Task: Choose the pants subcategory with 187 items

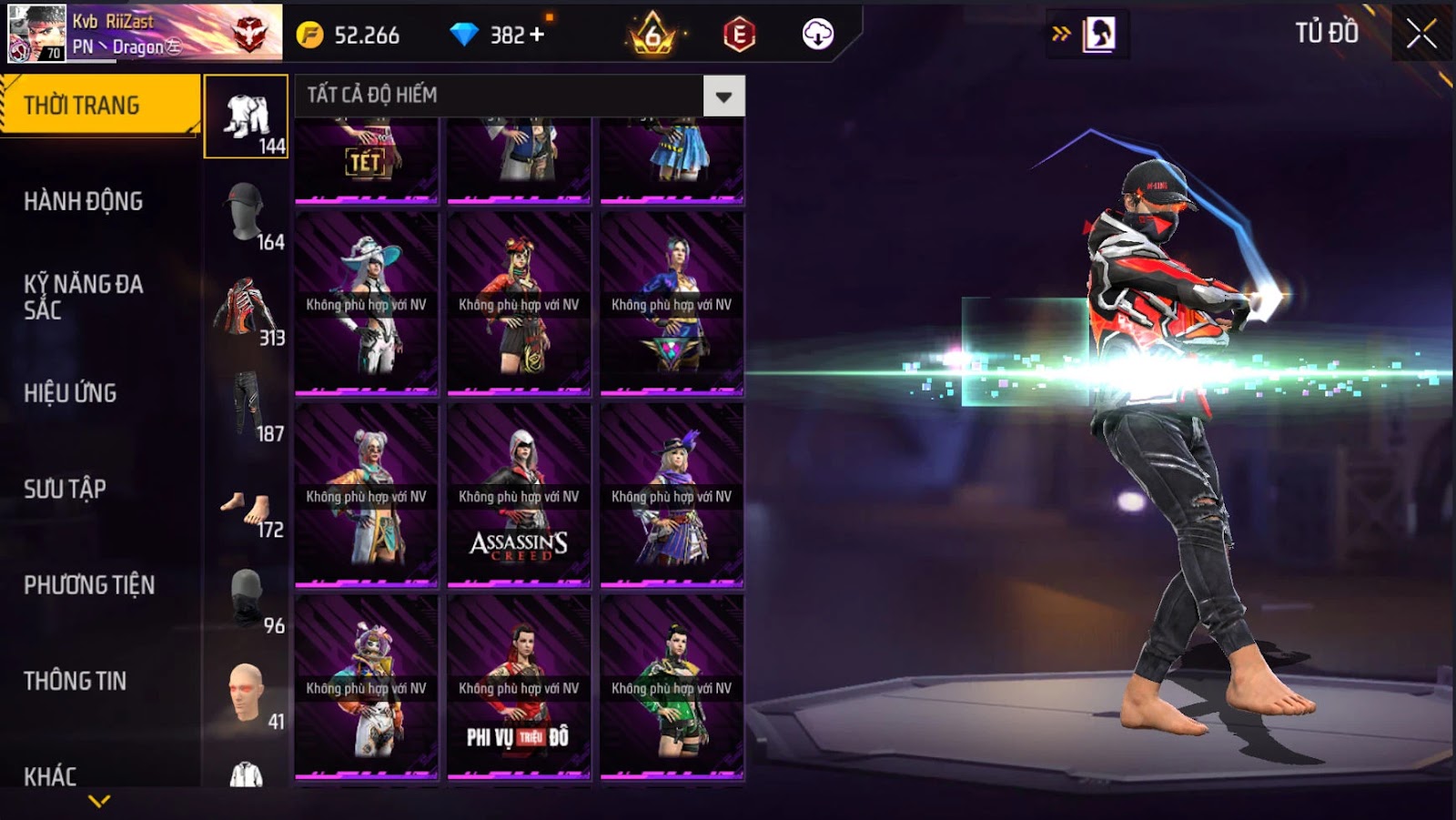Action: coord(247,407)
